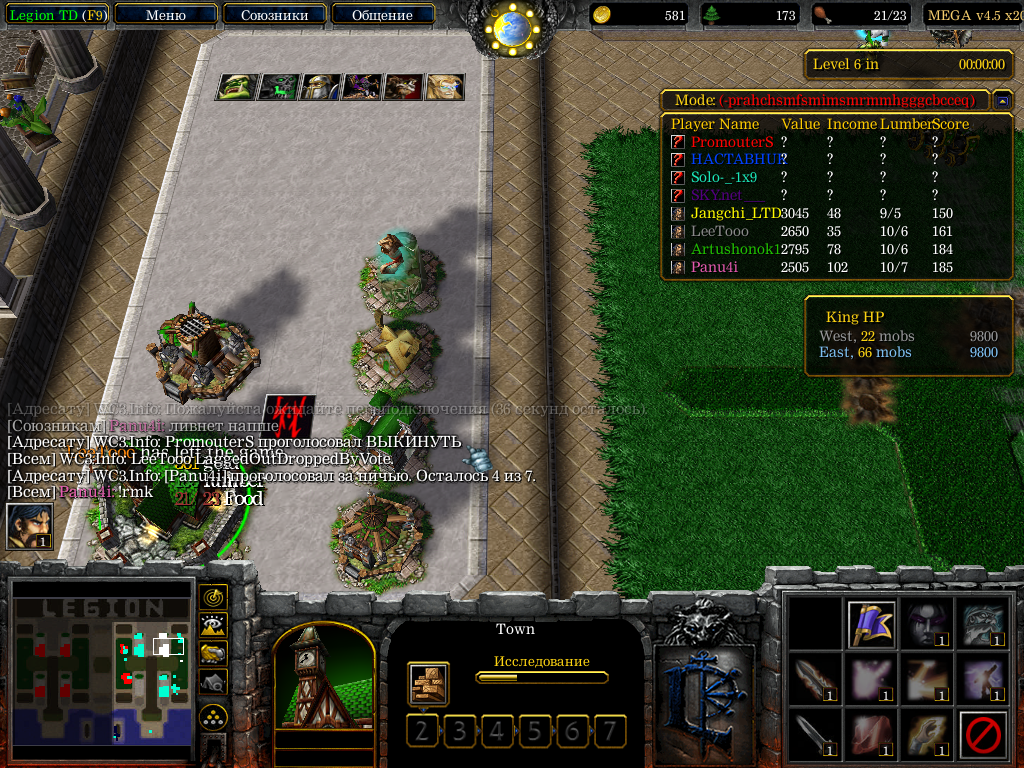This screenshot has height=768, width=1024.
Task: Click the minimap signal ping button
Action: point(213,597)
